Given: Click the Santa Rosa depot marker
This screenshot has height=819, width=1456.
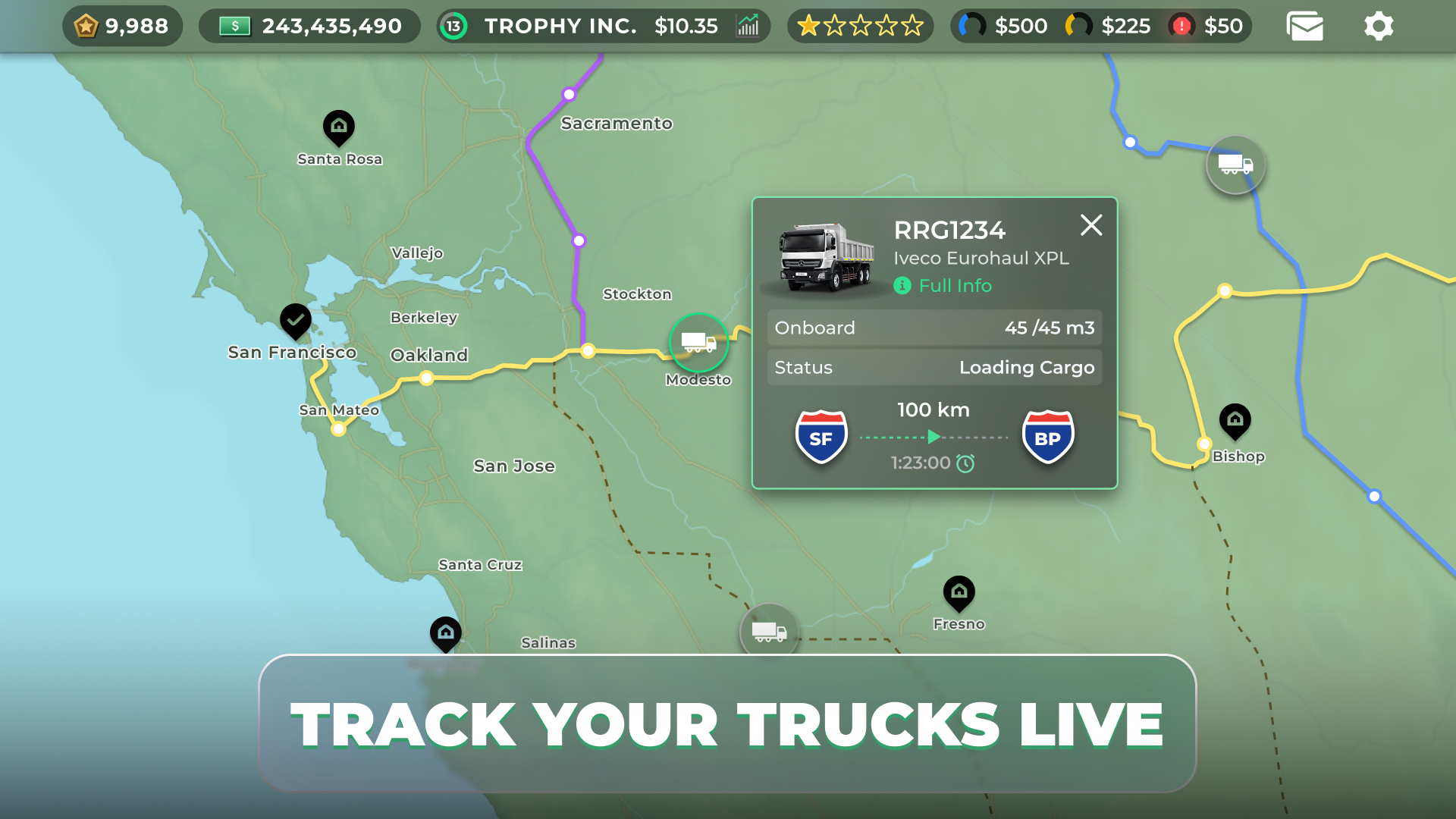Looking at the screenshot, I should point(339,127).
